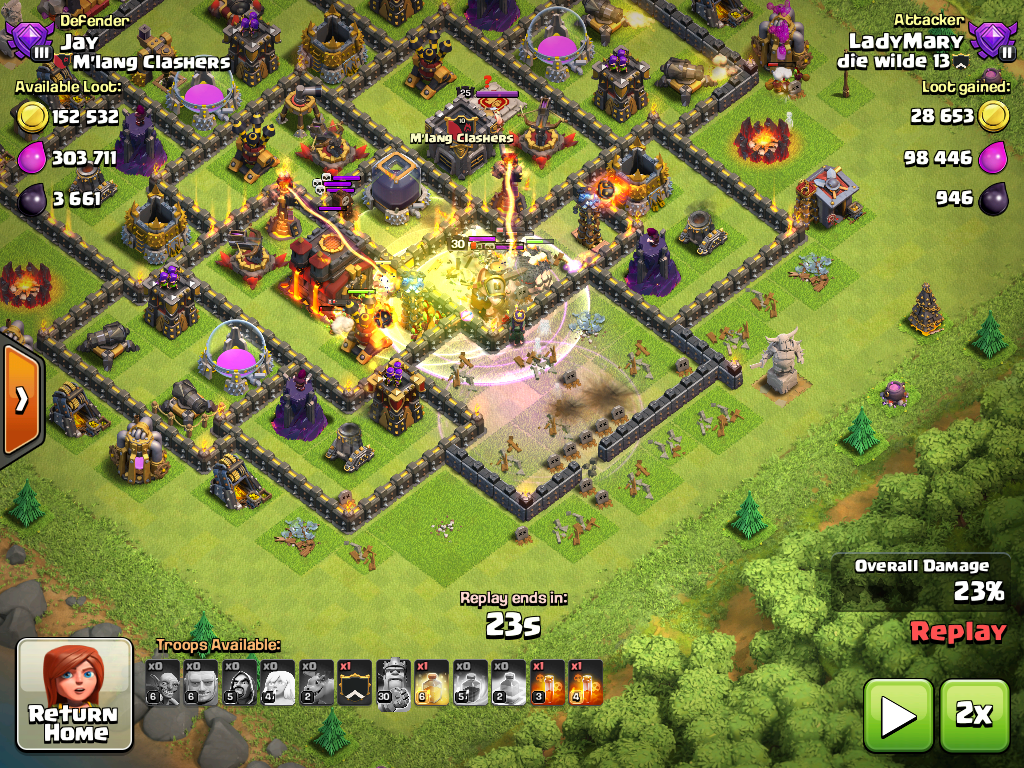Select the level 4 Poison spell card
Screen dimensions: 1024x768
[586, 683]
